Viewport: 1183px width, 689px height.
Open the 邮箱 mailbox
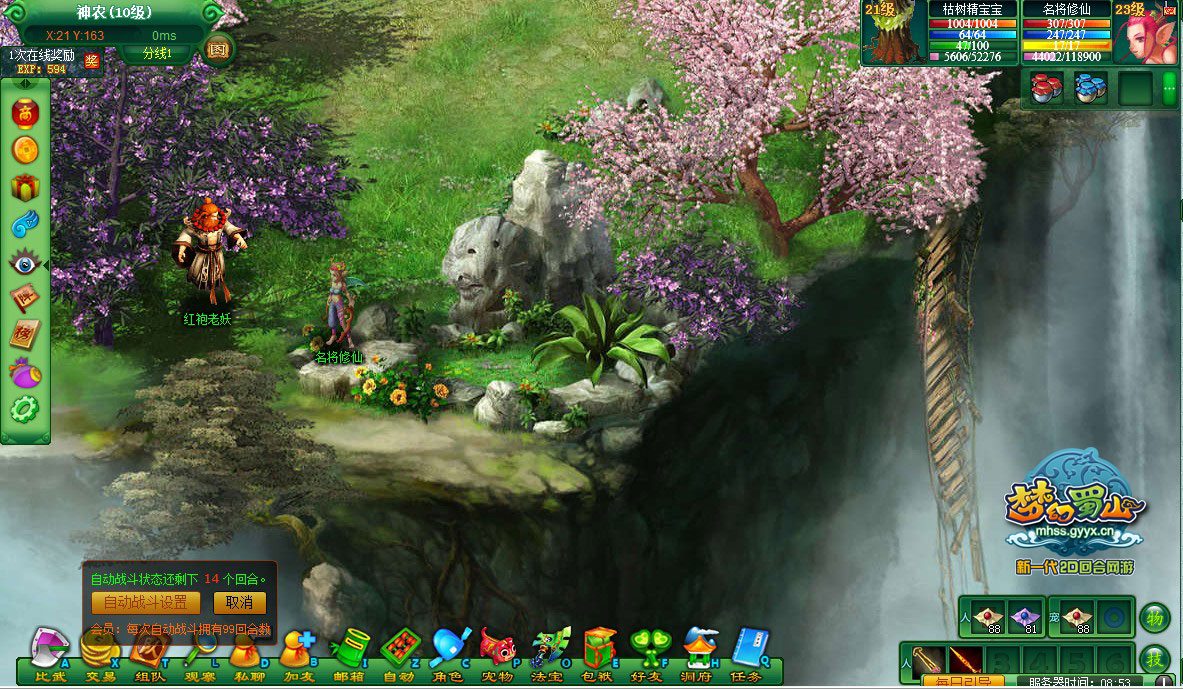349,652
